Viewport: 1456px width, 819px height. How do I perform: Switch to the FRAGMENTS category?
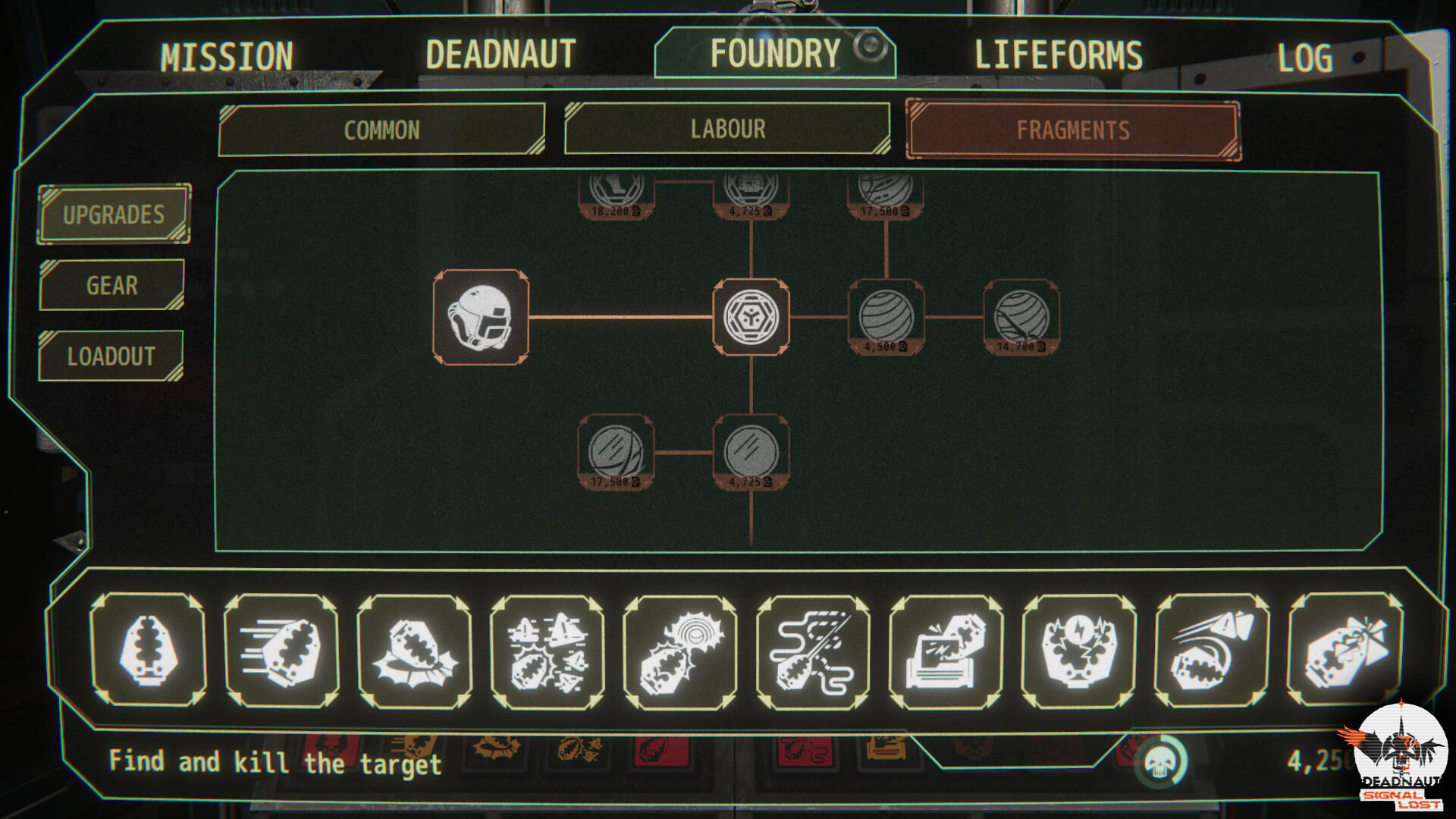pos(1071,129)
